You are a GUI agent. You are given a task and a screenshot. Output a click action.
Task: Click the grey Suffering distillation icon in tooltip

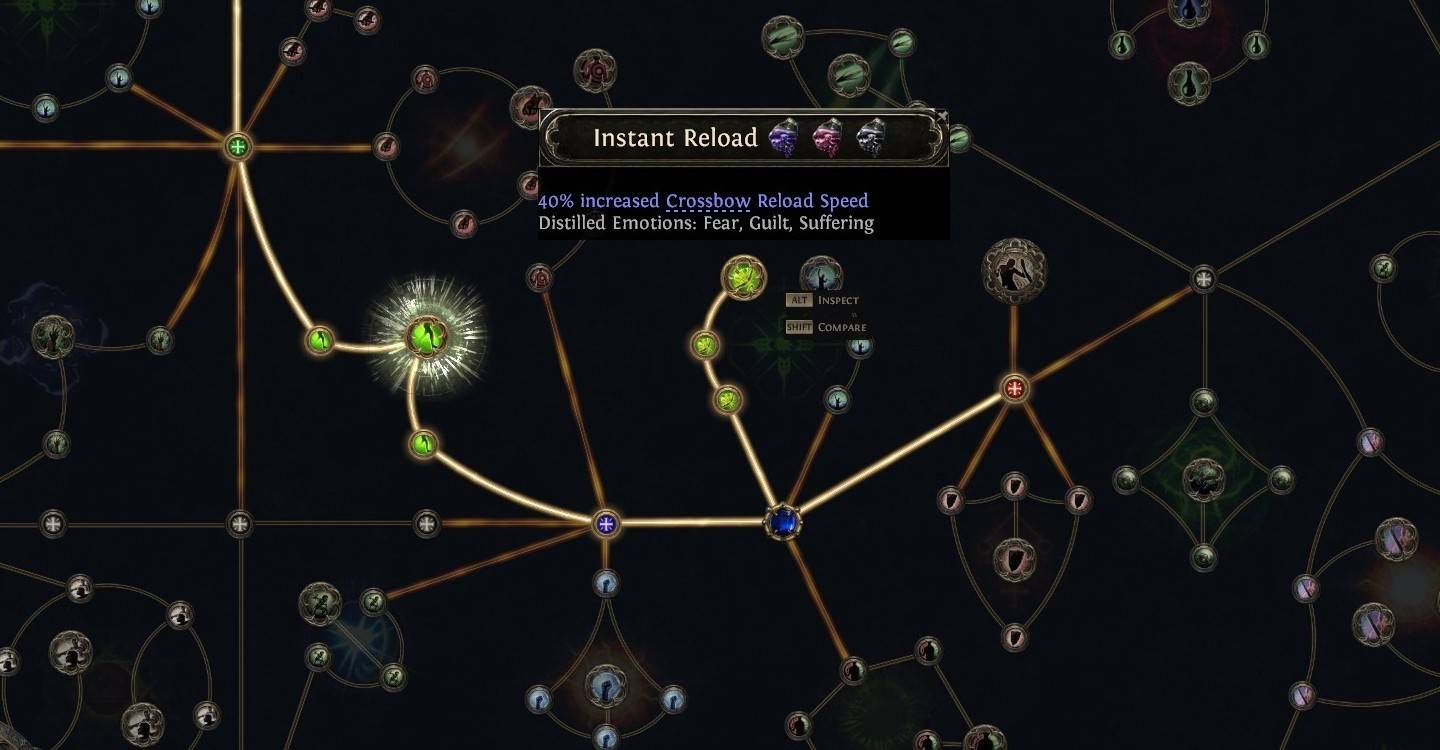coord(868,137)
